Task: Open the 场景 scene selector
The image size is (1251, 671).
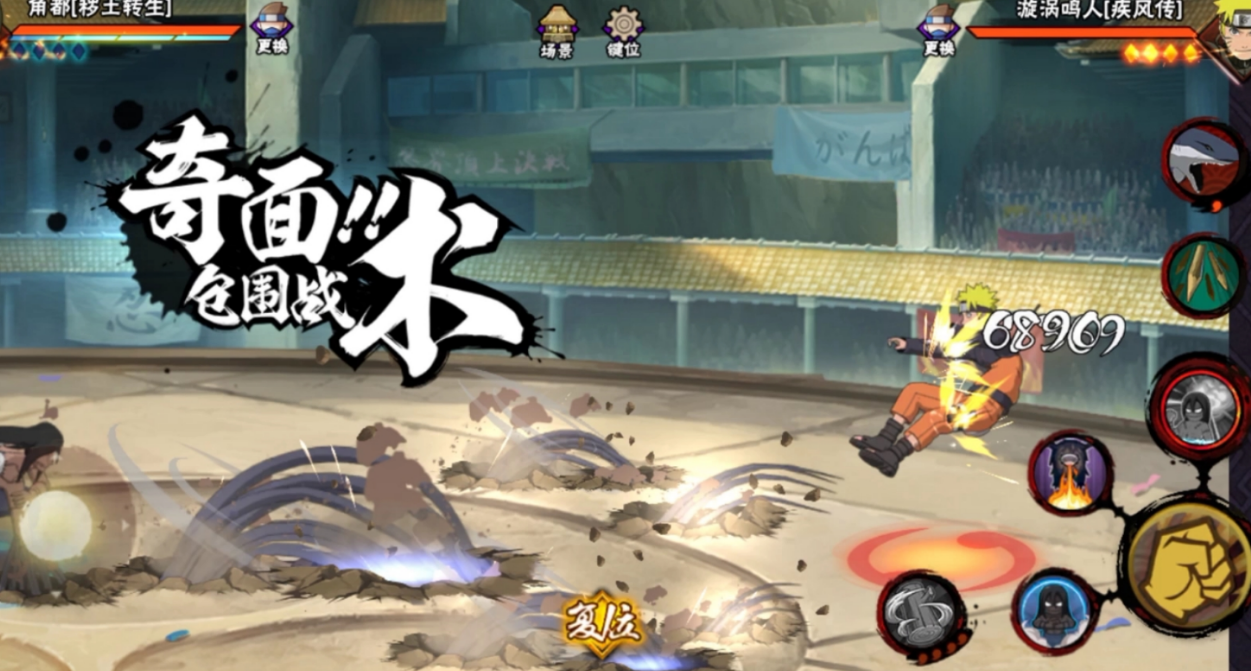Action: tap(557, 30)
